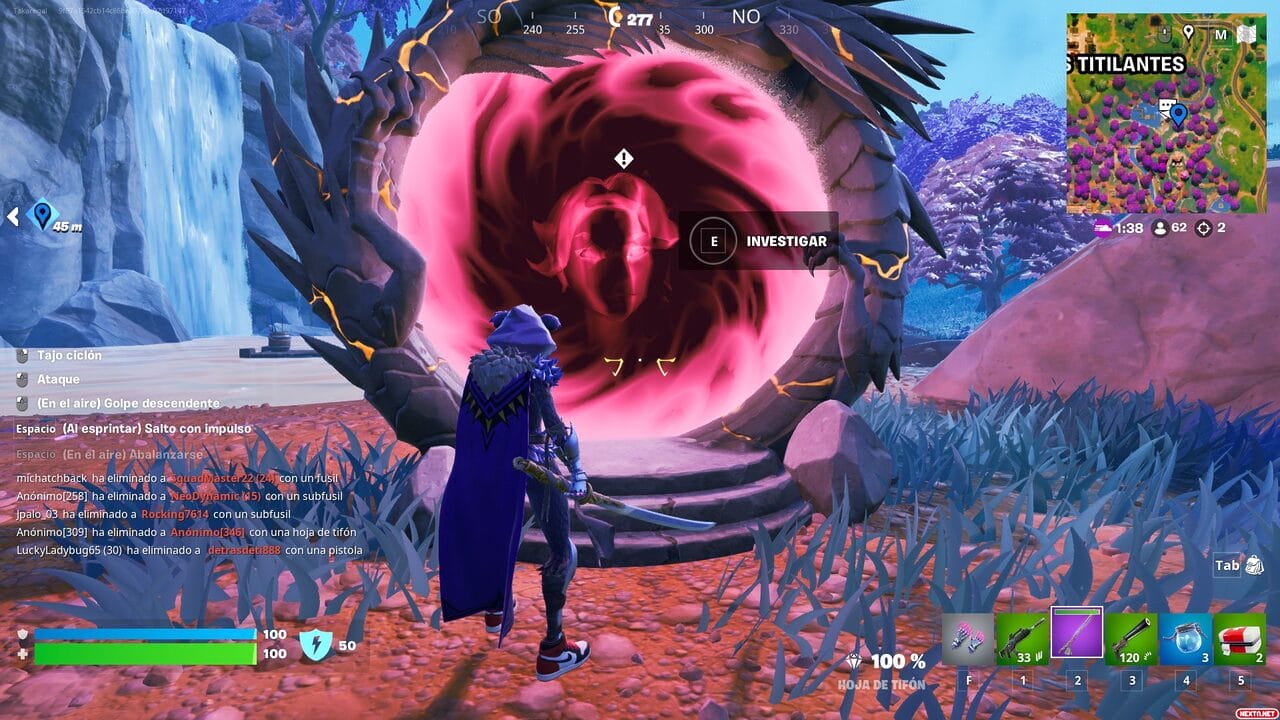Image resolution: width=1280 pixels, height=720 pixels.
Task: Open the full map using the folded map icon
Action: coord(1246,35)
